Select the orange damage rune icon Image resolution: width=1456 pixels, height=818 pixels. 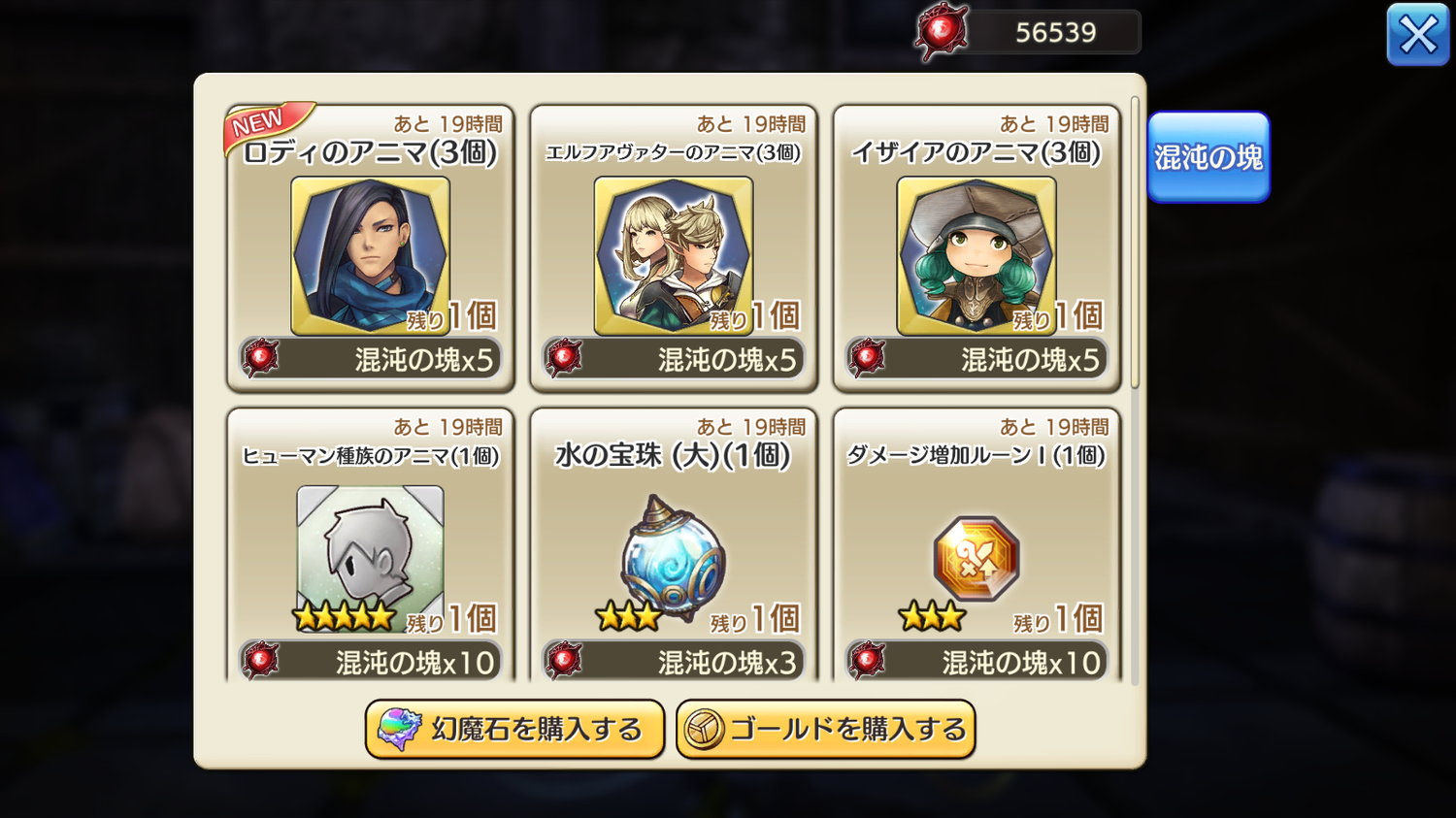point(976,558)
